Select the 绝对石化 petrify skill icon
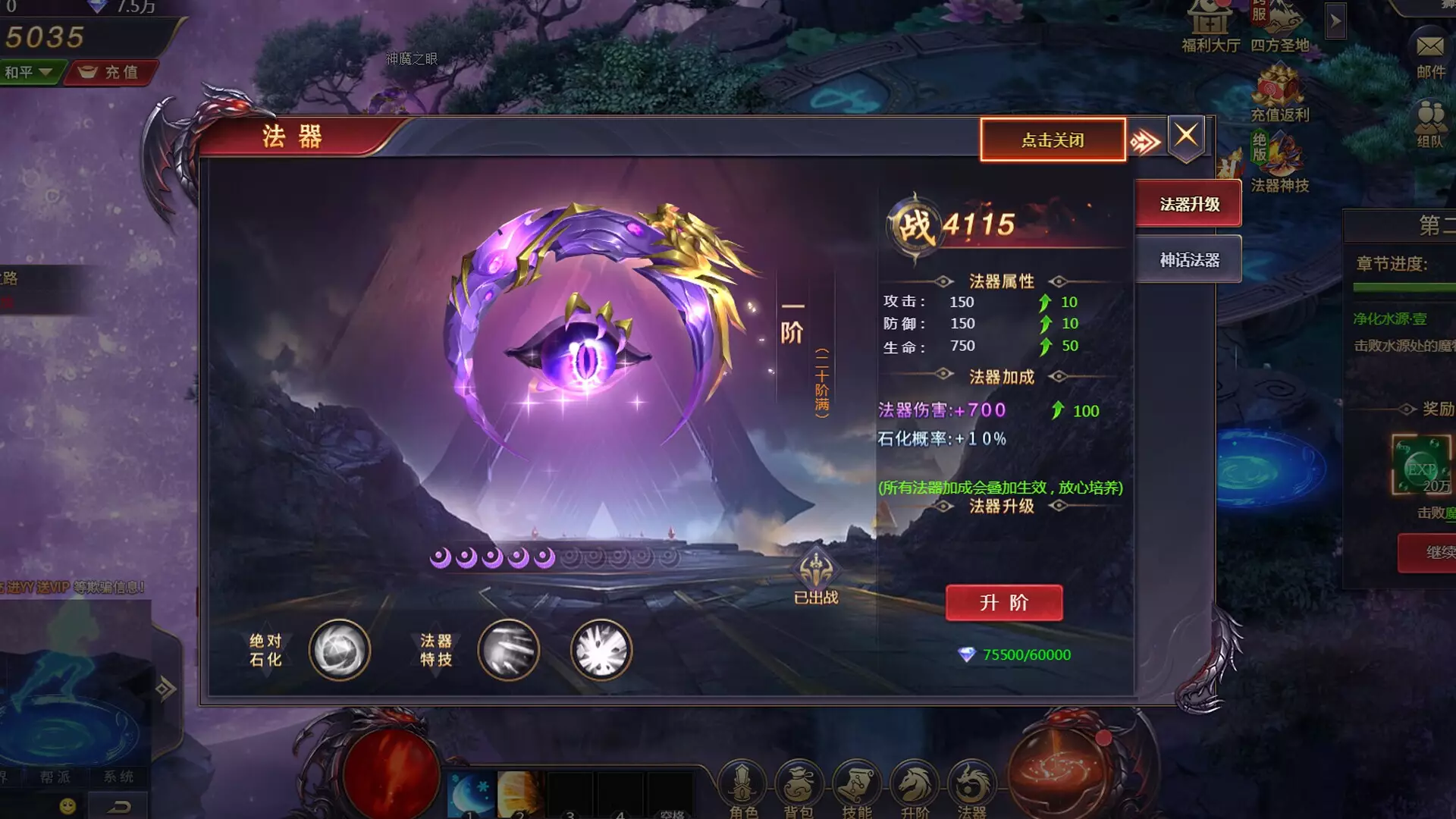Screen dimensions: 1456x819 click(339, 651)
